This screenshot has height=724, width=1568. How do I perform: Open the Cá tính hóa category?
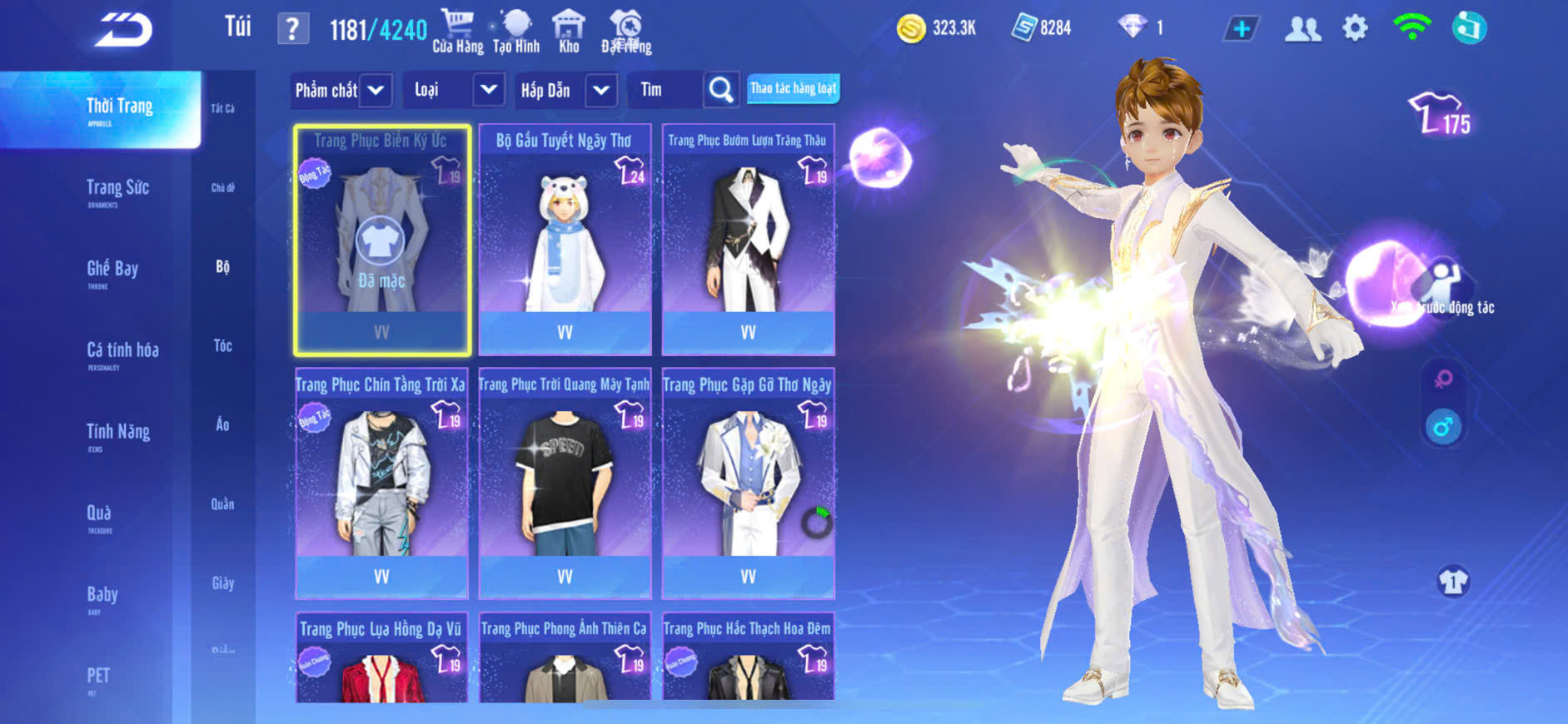pos(122,352)
